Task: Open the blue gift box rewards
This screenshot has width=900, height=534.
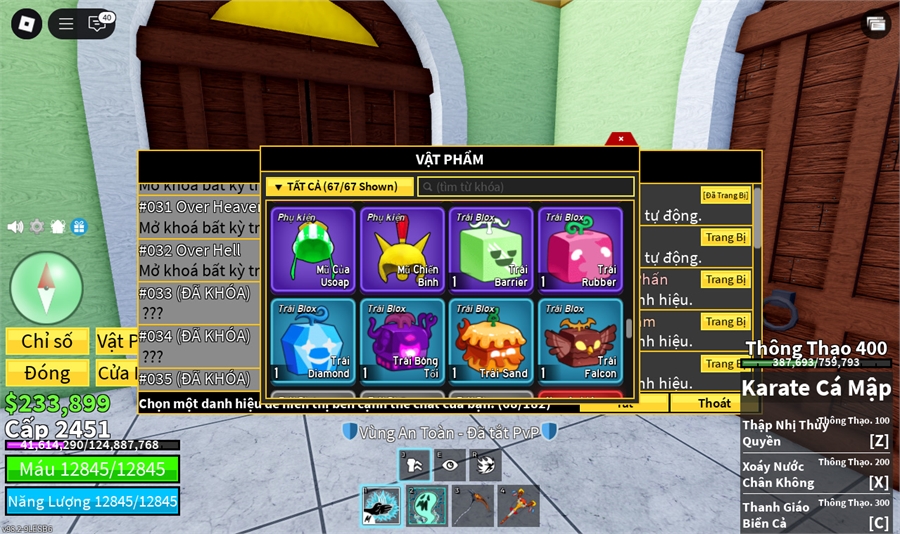Action: pyautogui.click(x=79, y=227)
